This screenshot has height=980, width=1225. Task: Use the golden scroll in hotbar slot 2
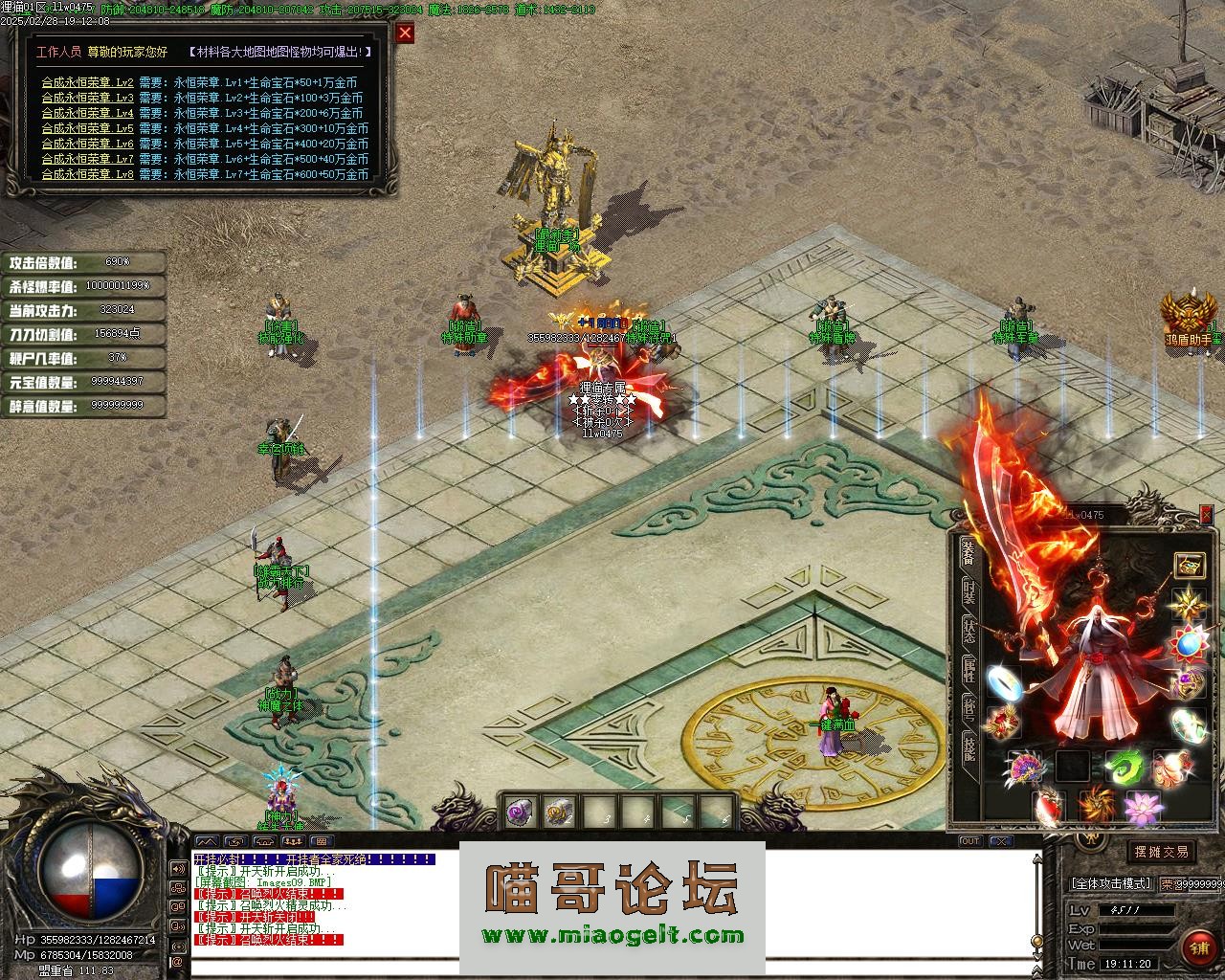[x=557, y=813]
